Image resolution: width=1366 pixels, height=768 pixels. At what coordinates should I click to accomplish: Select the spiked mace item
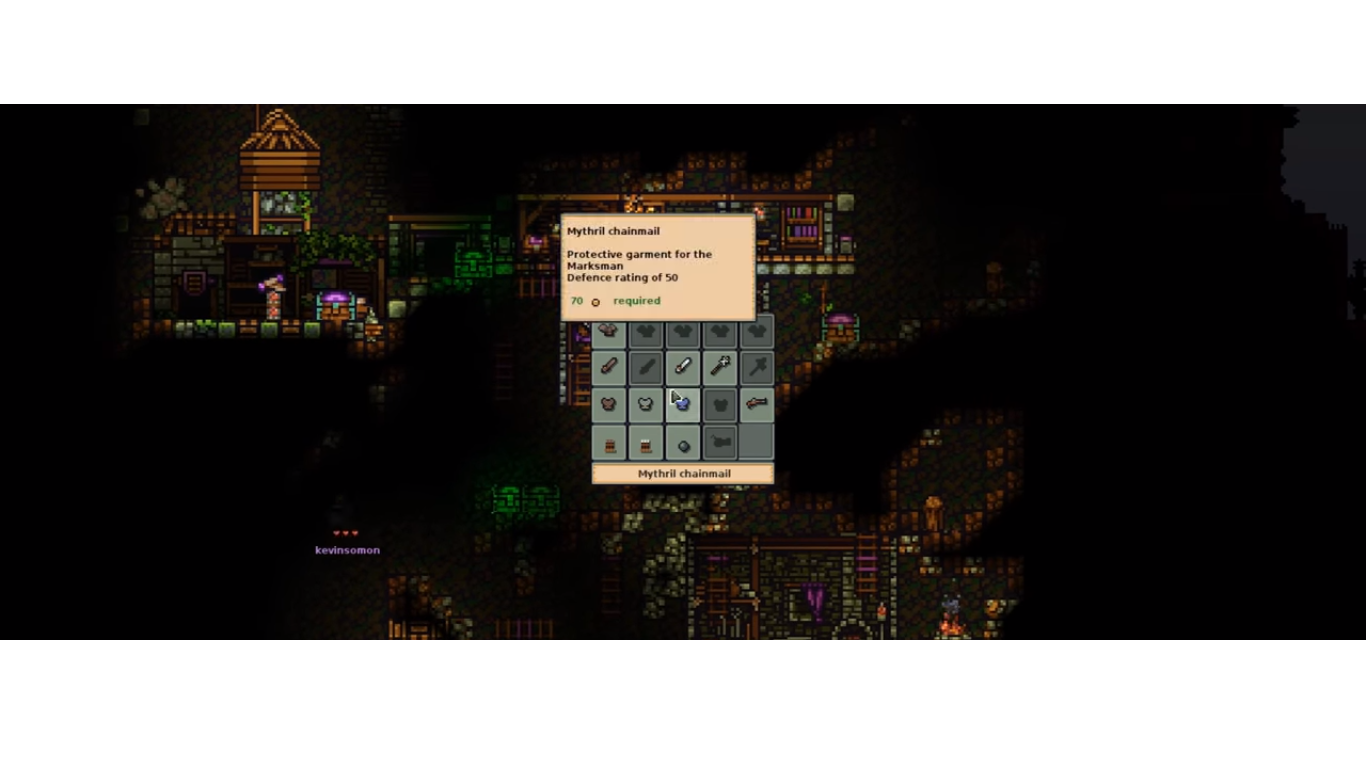(x=720, y=367)
